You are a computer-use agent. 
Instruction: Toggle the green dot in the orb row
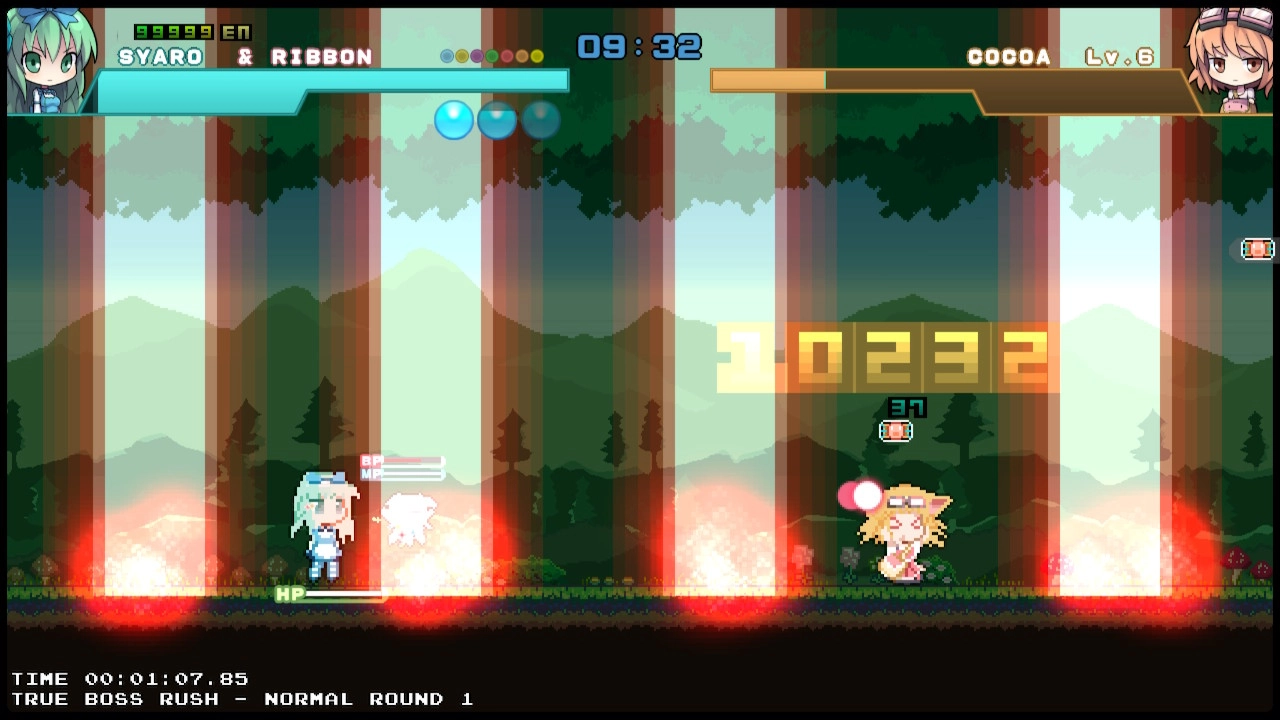pos(491,55)
